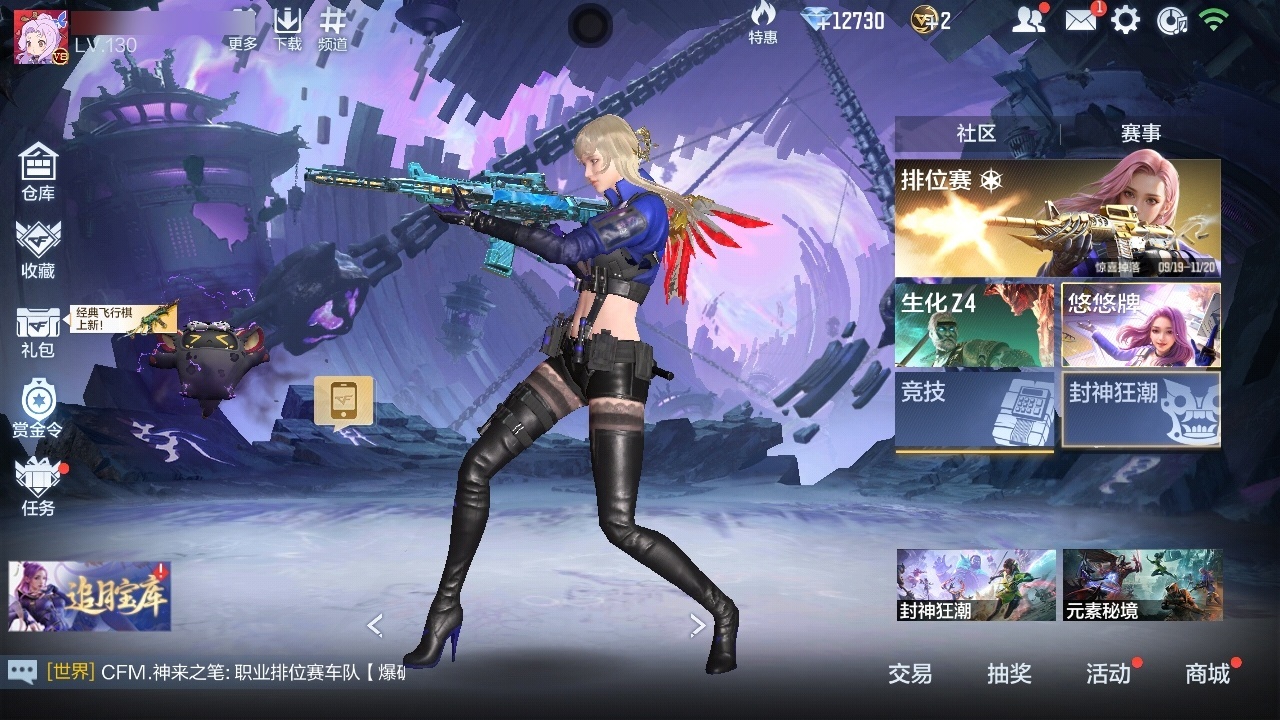Open the 交易 trade menu

pyautogui.click(x=910, y=674)
